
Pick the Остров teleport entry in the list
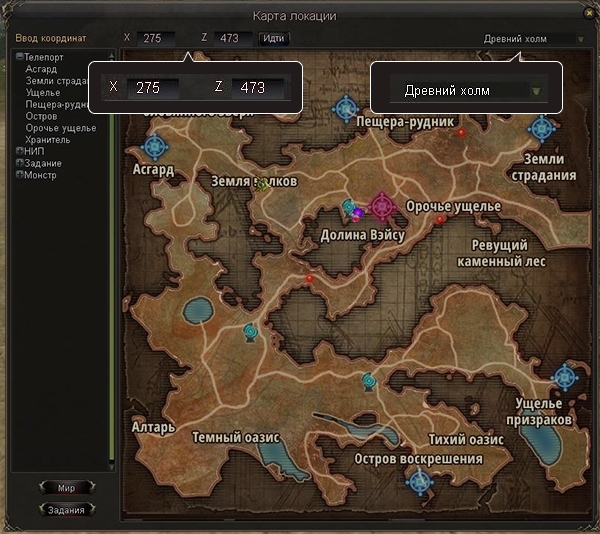pos(41,116)
